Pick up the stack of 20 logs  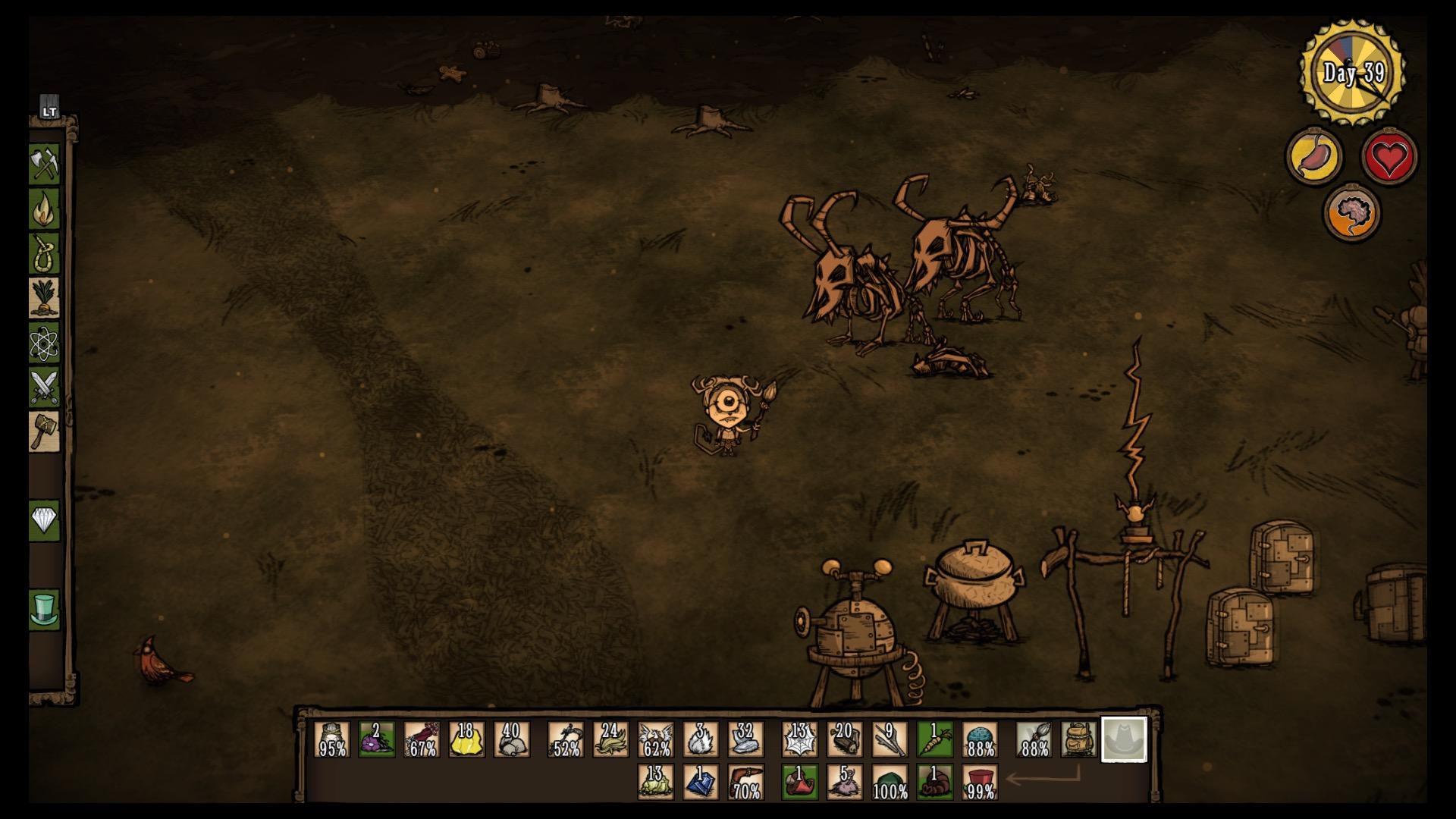(x=845, y=739)
